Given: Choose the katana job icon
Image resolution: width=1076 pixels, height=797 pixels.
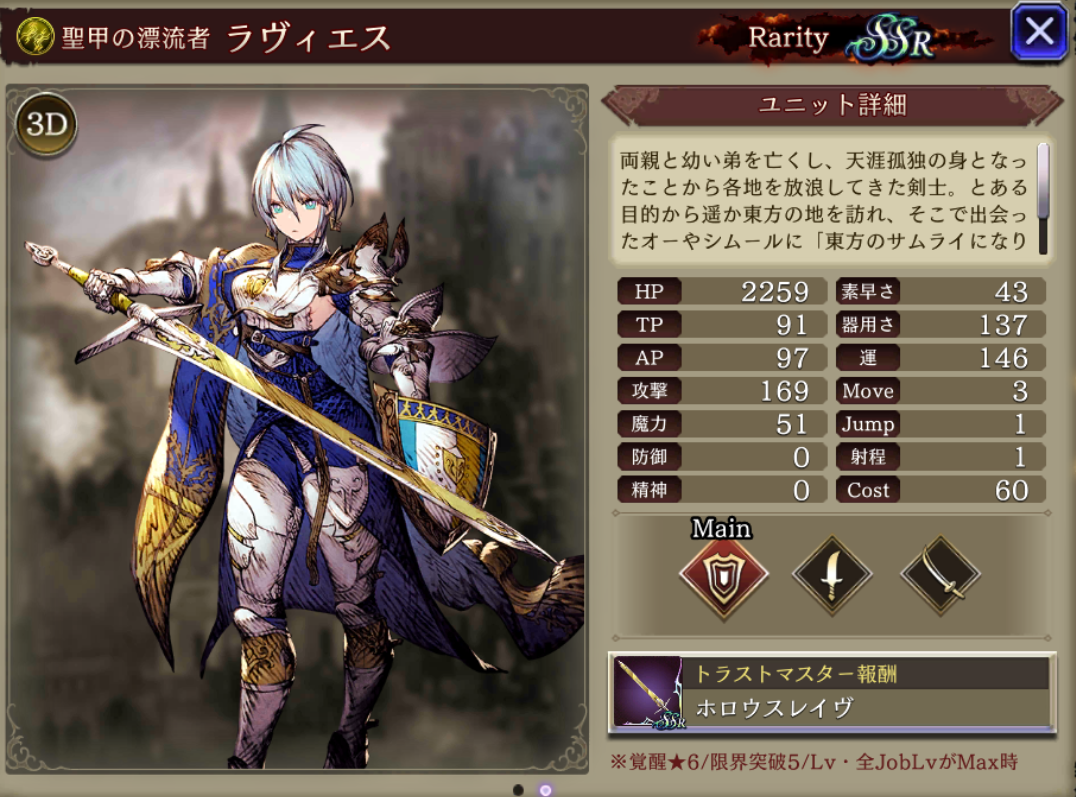Looking at the screenshot, I should pos(940,576).
